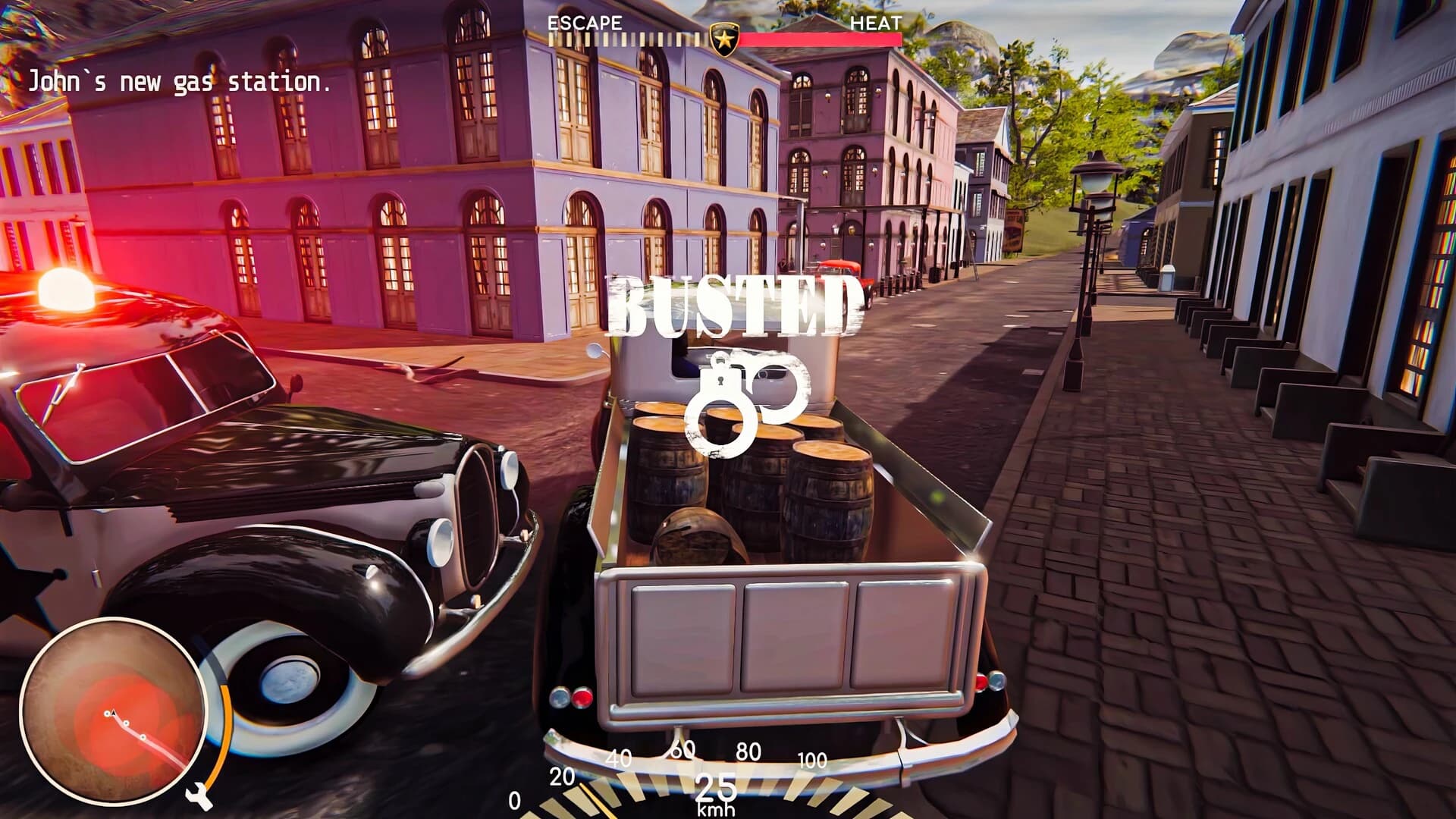This screenshot has height=819, width=1456.
Task: Select the sheriff star badge icon
Action: pos(725,36)
